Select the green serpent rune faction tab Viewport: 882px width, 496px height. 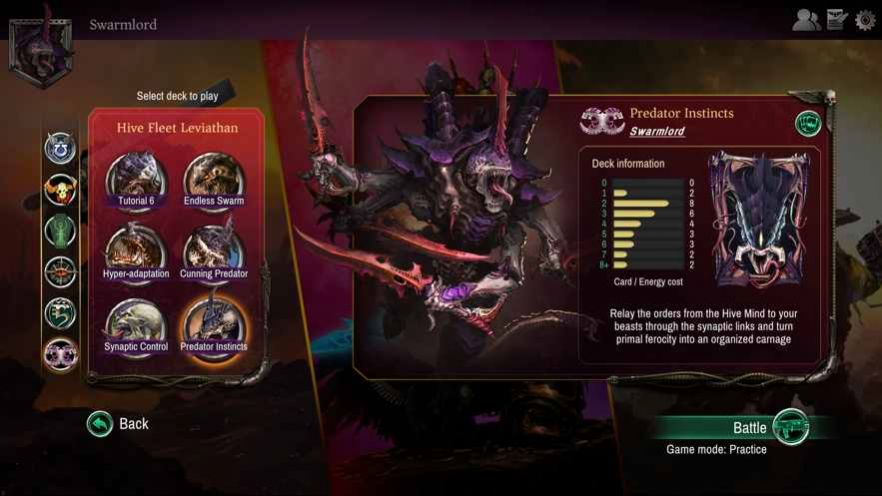tap(60, 313)
